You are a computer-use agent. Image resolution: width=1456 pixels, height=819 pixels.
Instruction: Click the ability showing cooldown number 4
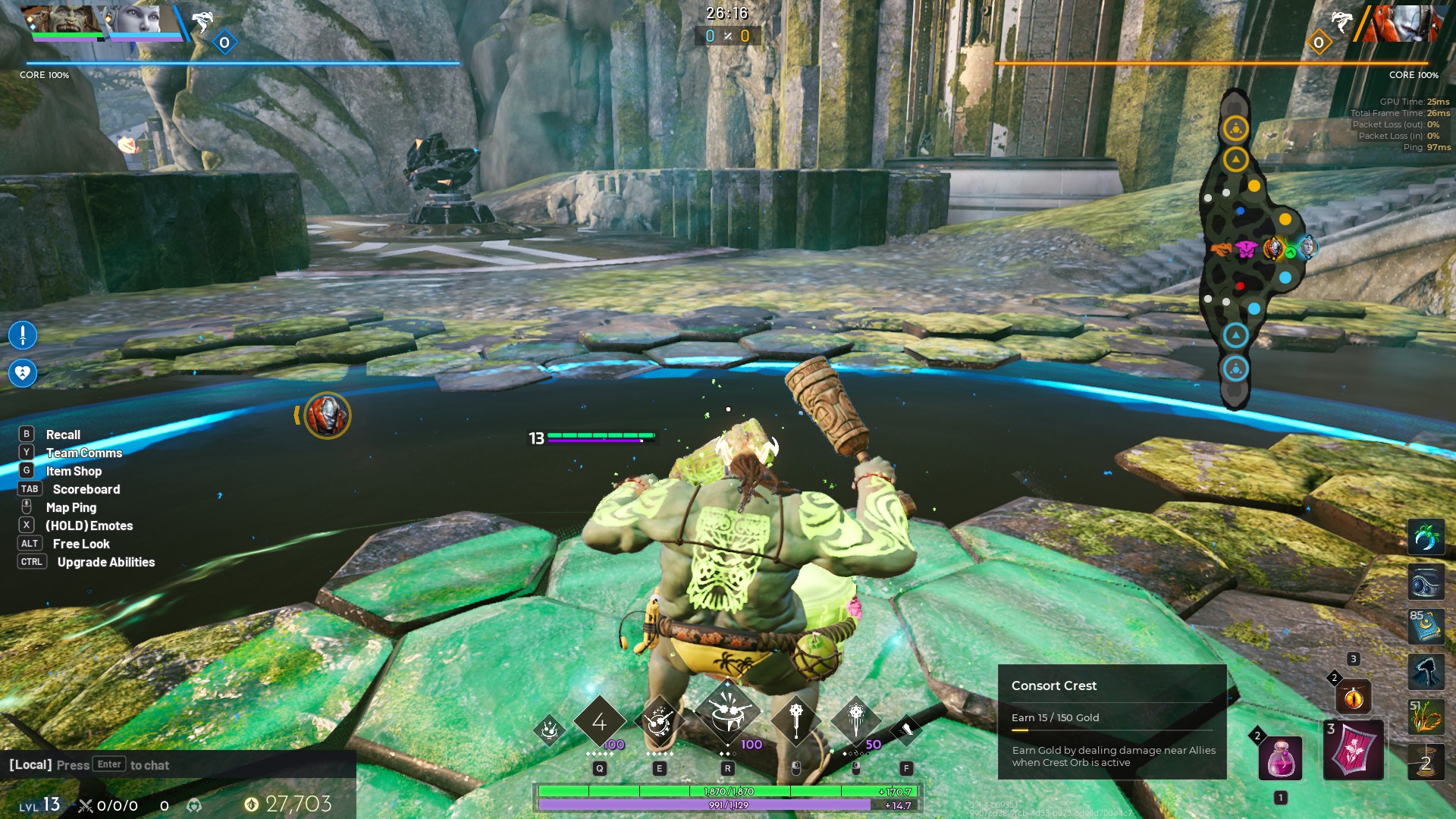(599, 721)
